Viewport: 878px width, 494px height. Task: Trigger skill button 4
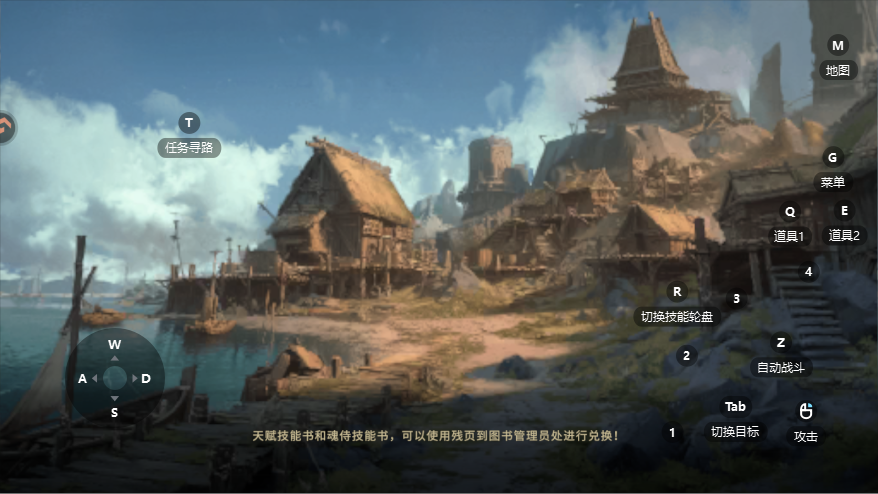808,271
